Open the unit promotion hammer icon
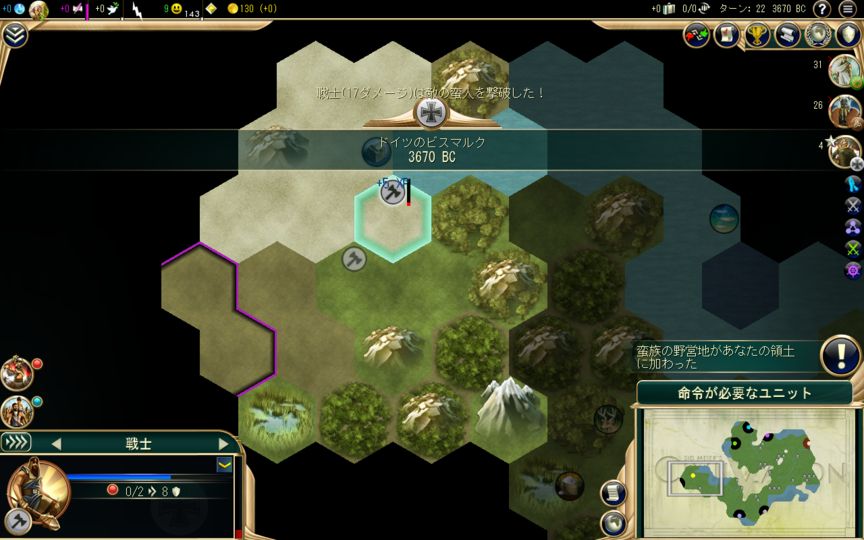 pos(17,520)
